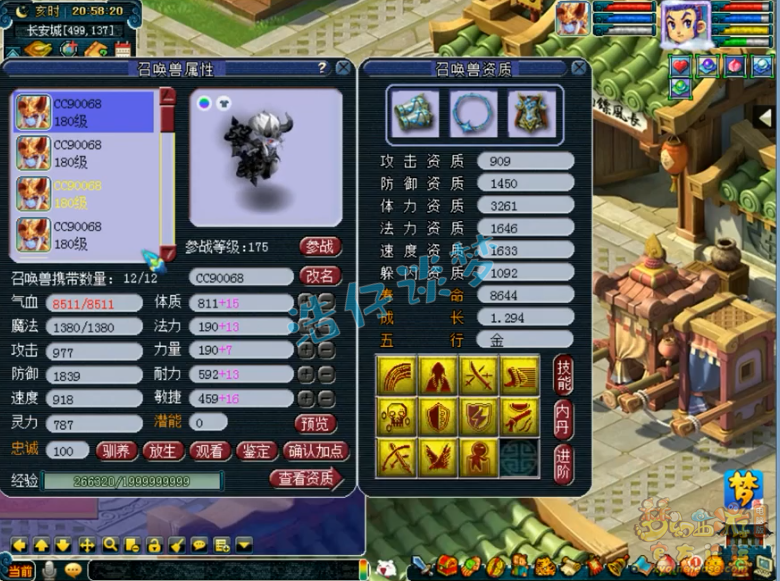Release the pet with 放生
Viewport: 780px width, 581px height.
point(164,451)
